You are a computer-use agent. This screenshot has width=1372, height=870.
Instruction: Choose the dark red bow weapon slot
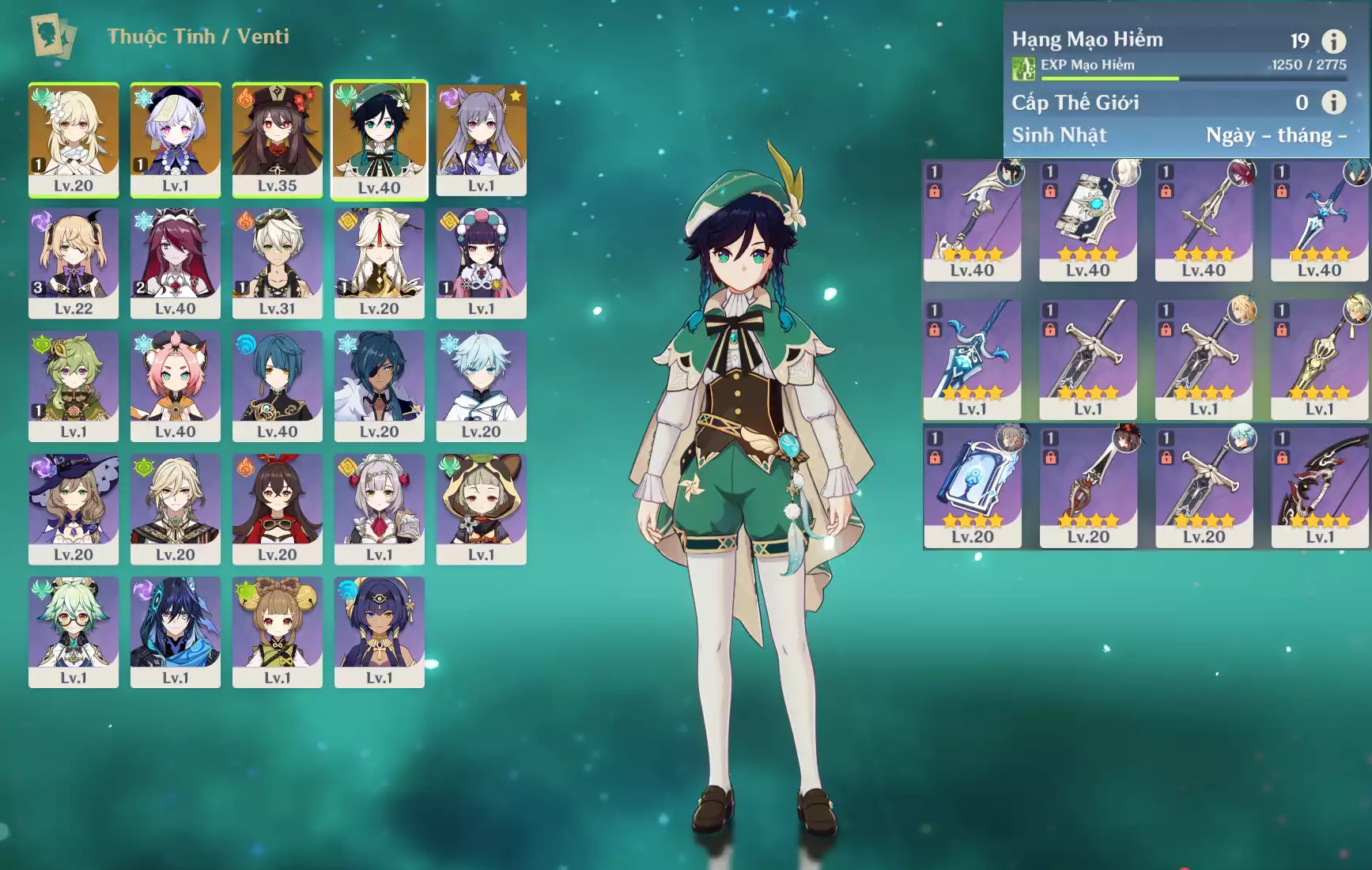1319,488
